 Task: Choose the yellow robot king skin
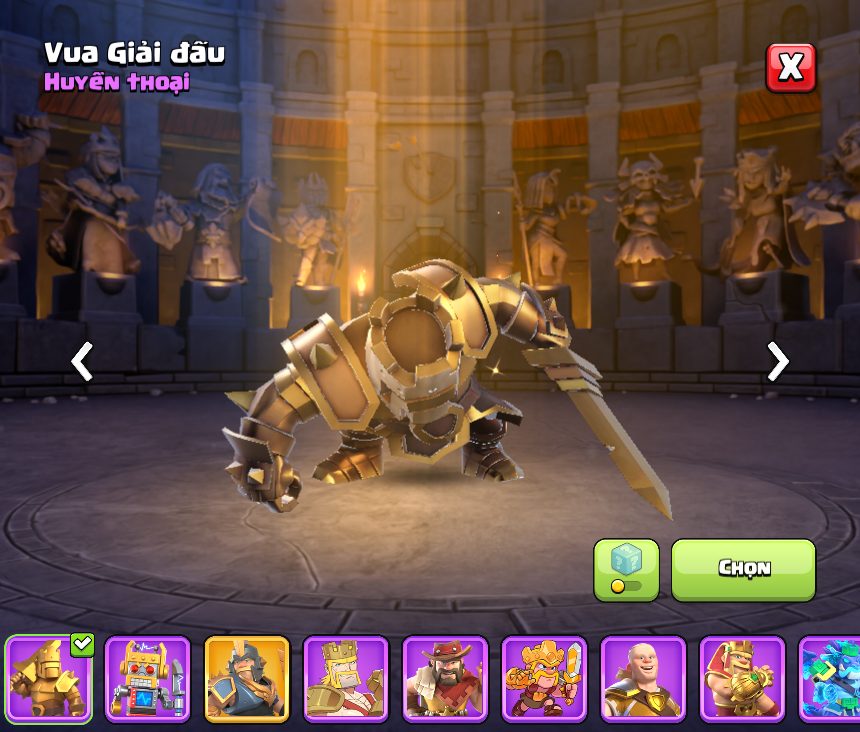(x=148, y=678)
